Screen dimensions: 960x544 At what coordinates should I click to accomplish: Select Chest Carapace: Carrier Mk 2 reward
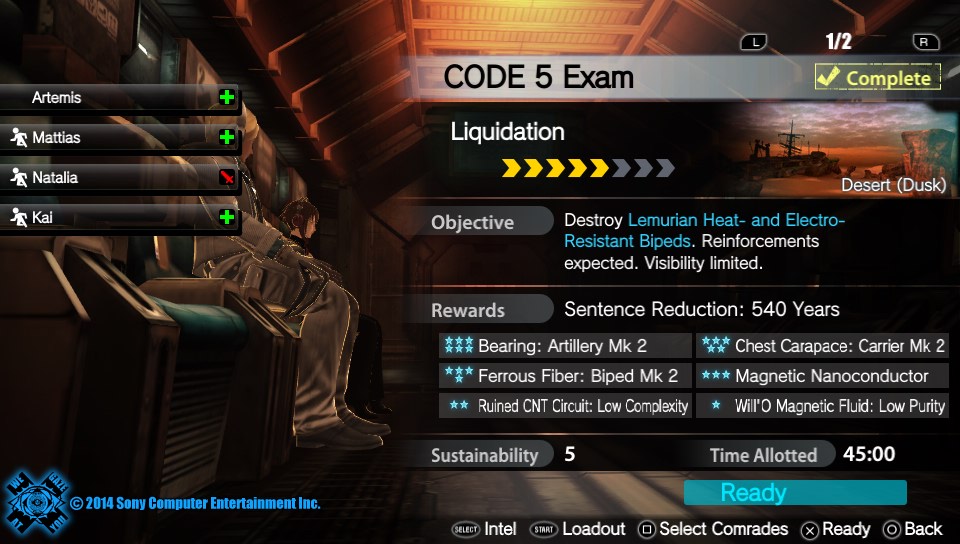click(822, 346)
